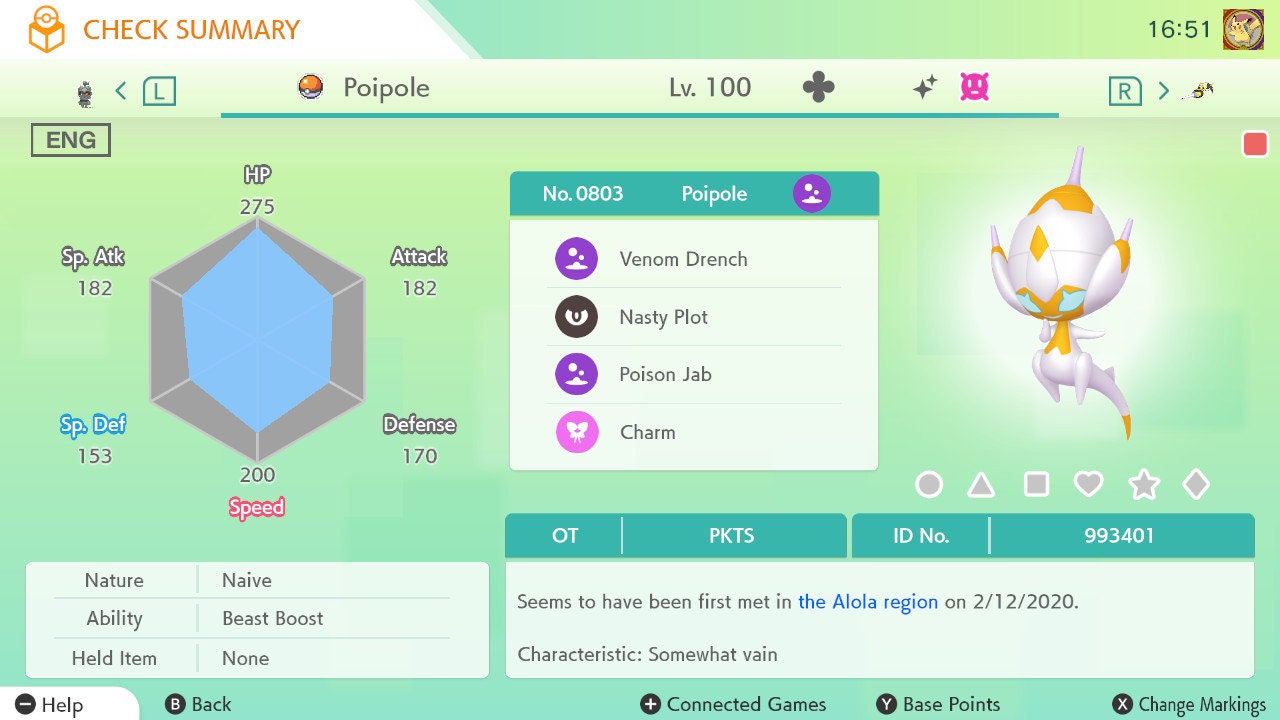This screenshot has width=1280, height=720.
Task: Toggle the triangle marking
Action: tap(981, 485)
